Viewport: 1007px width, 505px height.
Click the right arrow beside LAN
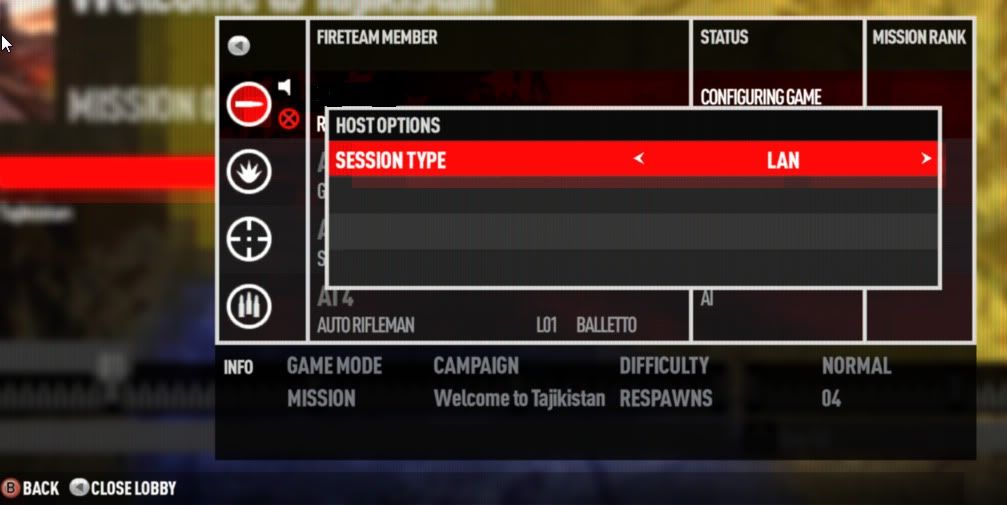coord(926,159)
